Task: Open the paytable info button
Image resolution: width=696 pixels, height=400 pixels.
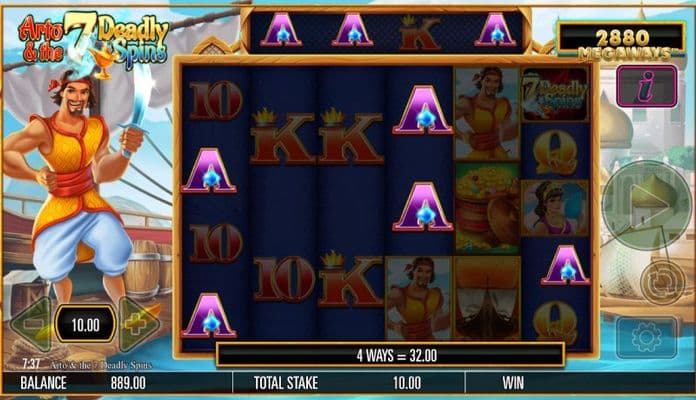Action: (645, 86)
